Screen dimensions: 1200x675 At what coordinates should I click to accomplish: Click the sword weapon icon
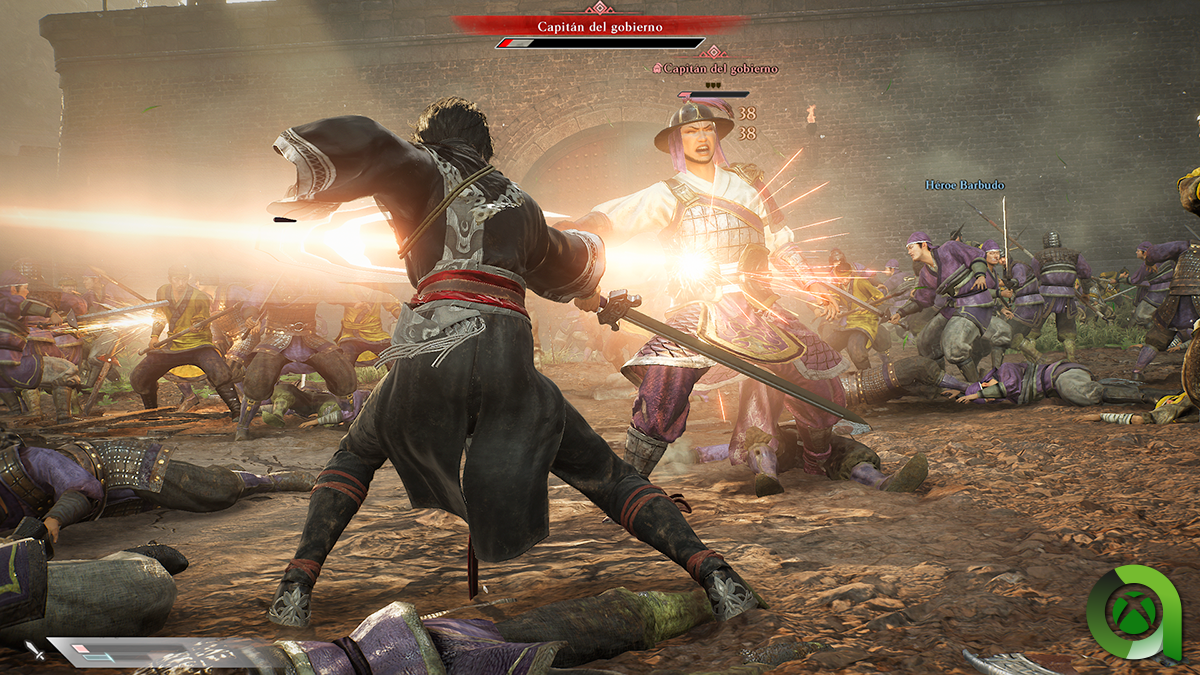[x=35, y=651]
